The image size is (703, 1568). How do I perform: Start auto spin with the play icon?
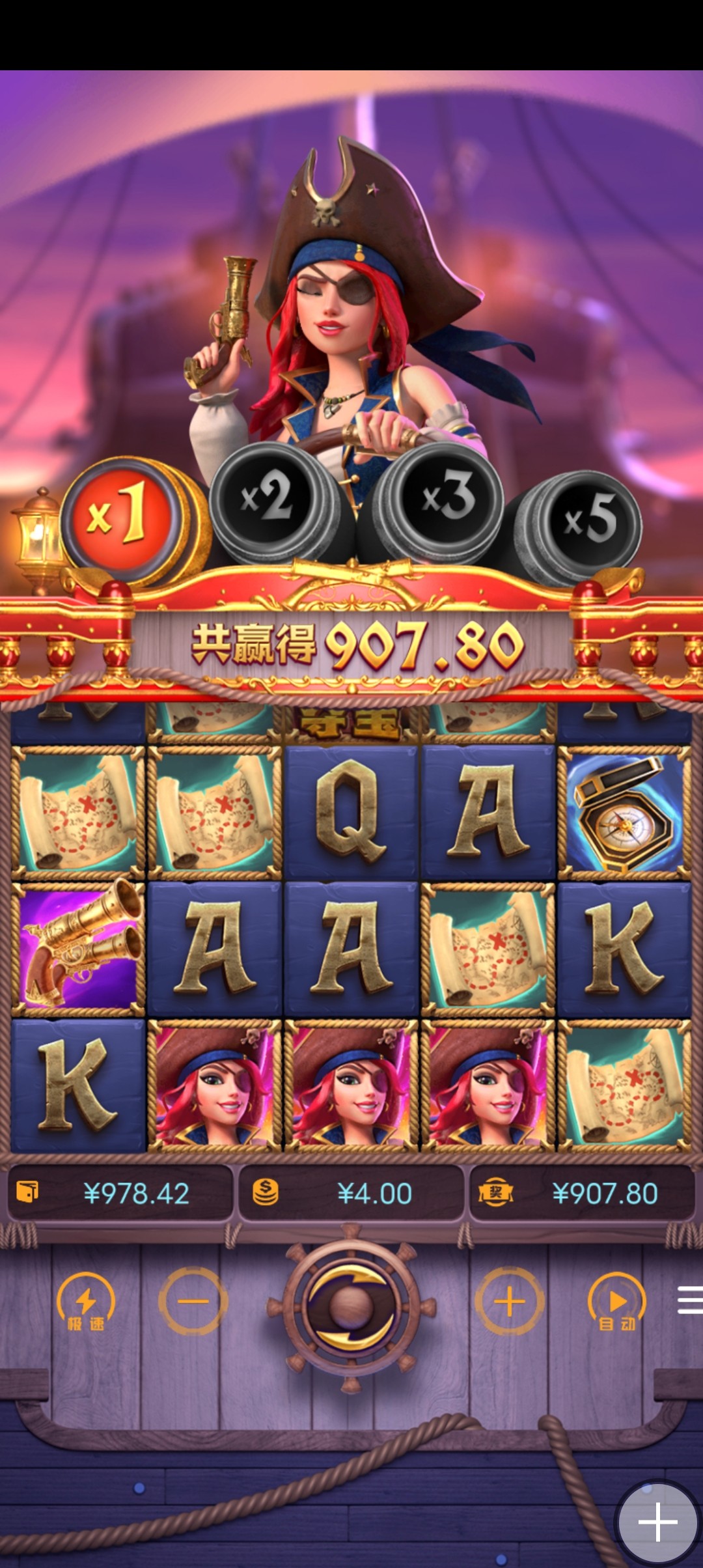pos(616,1302)
